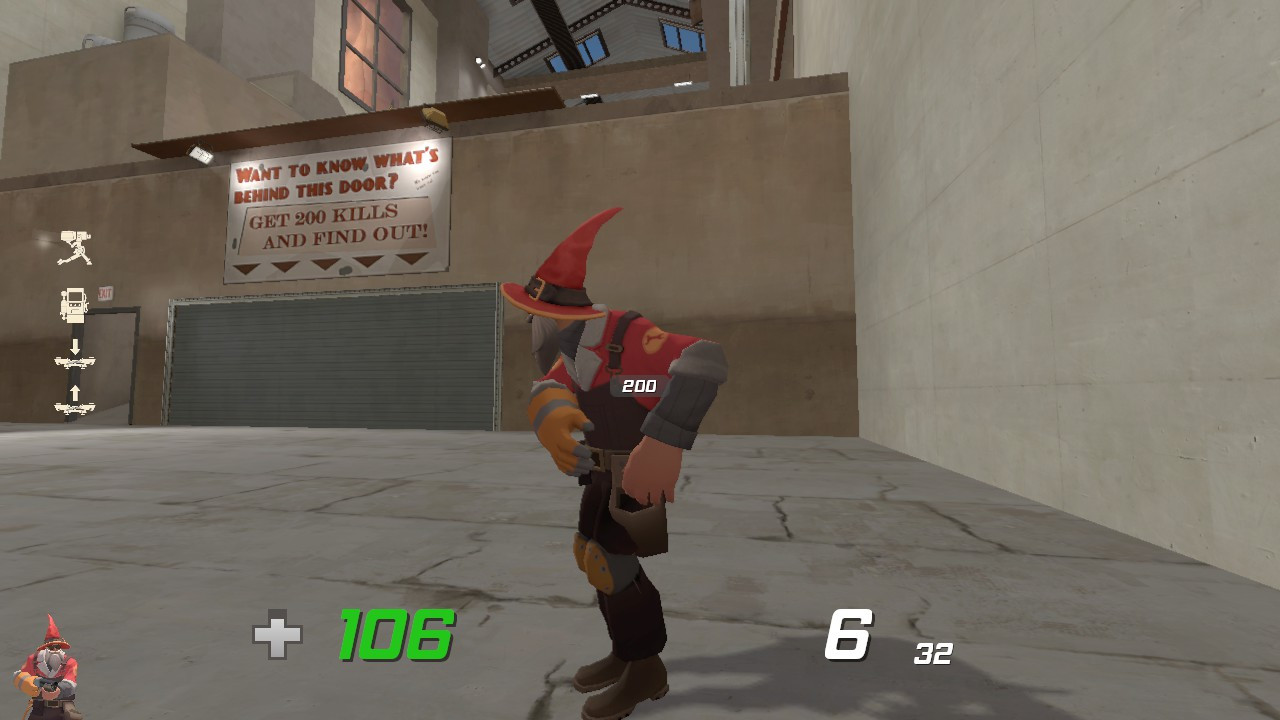
Task: Open the garage shutter door
Action: [335, 360]
